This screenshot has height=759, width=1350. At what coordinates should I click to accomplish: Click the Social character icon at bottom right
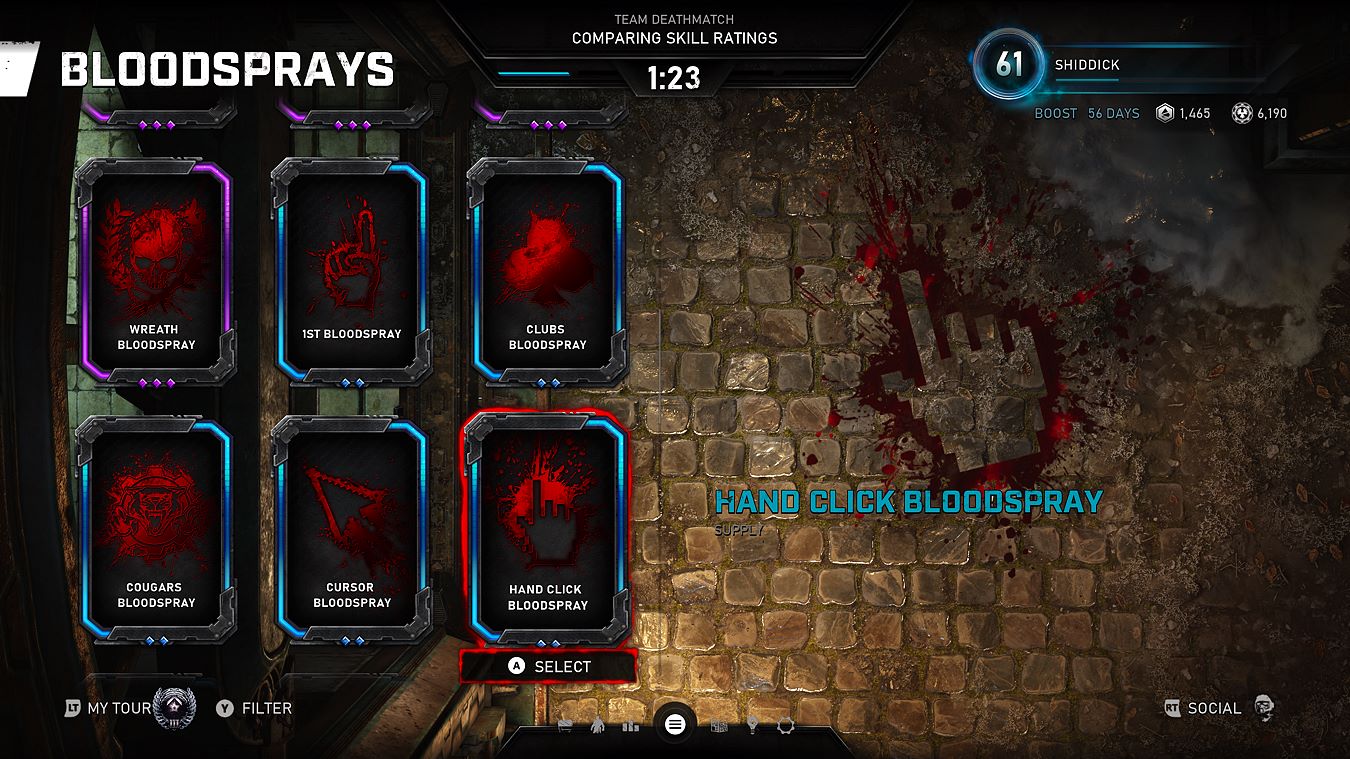[1263, 707]
